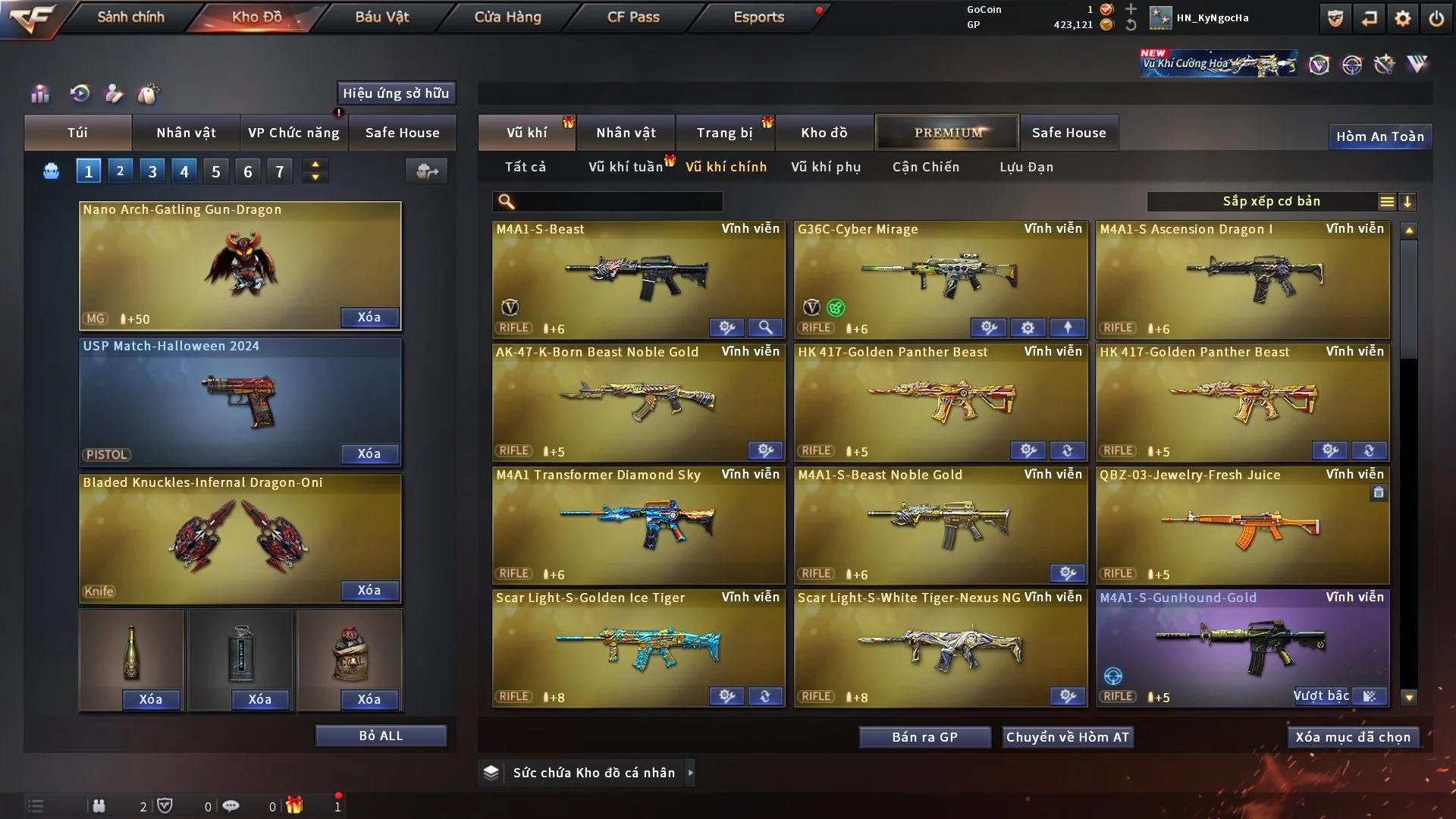Open the Sắp xếp cơ bản sort dropdown
The width and height of the screenshot is (1456, 819).
tap(1271, 202)
